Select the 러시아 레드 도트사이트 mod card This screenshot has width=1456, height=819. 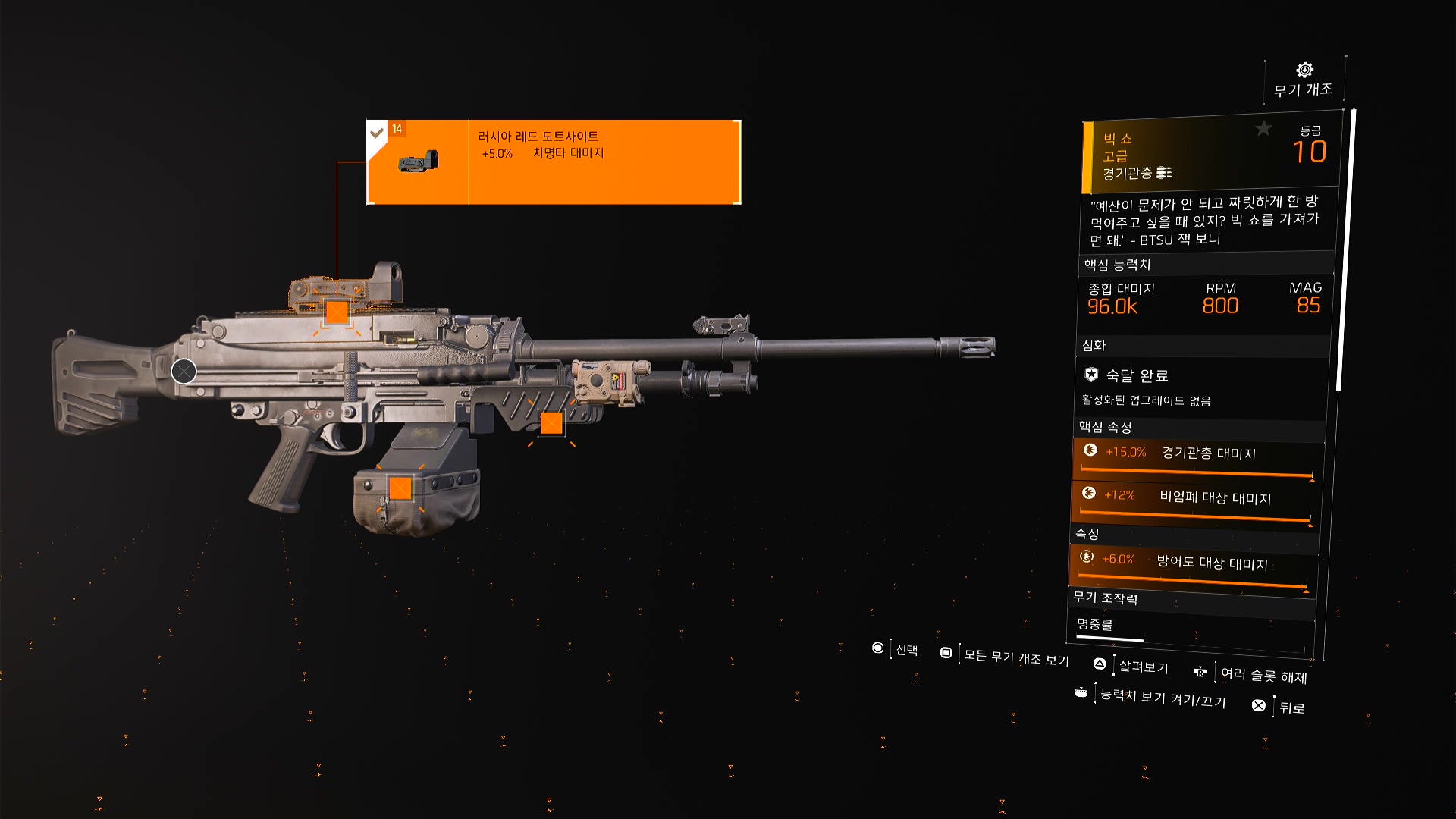(x=554, y=162)
